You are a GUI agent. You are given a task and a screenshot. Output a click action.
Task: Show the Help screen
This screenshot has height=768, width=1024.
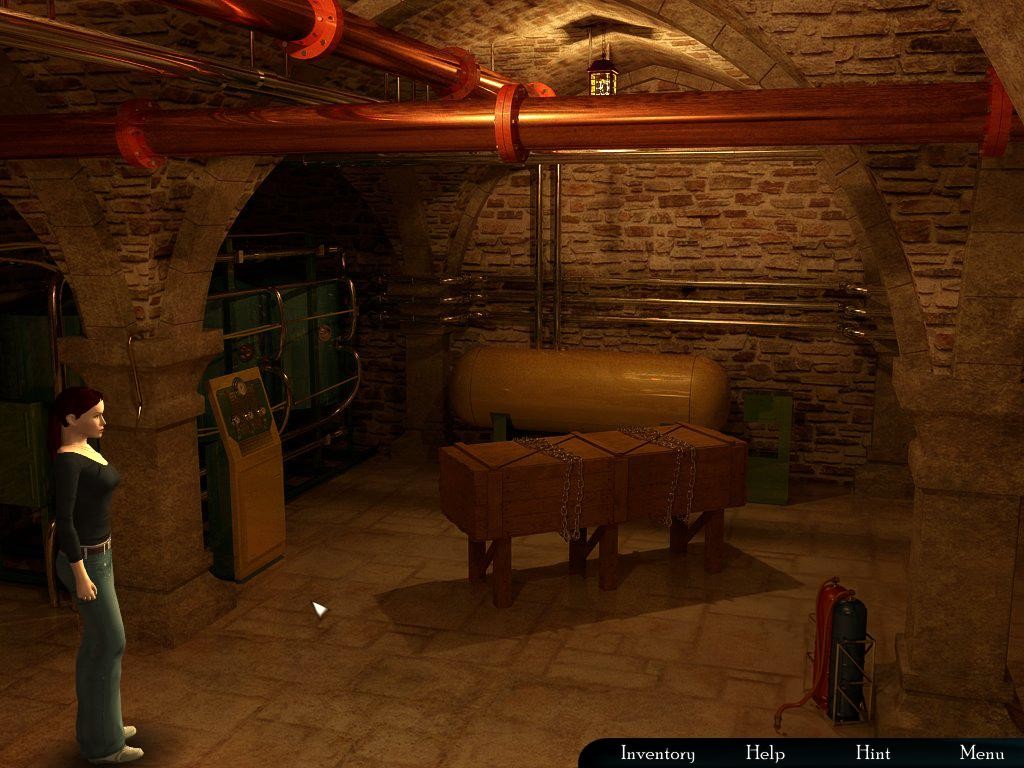pyautogui.click(x=765, y=753)
